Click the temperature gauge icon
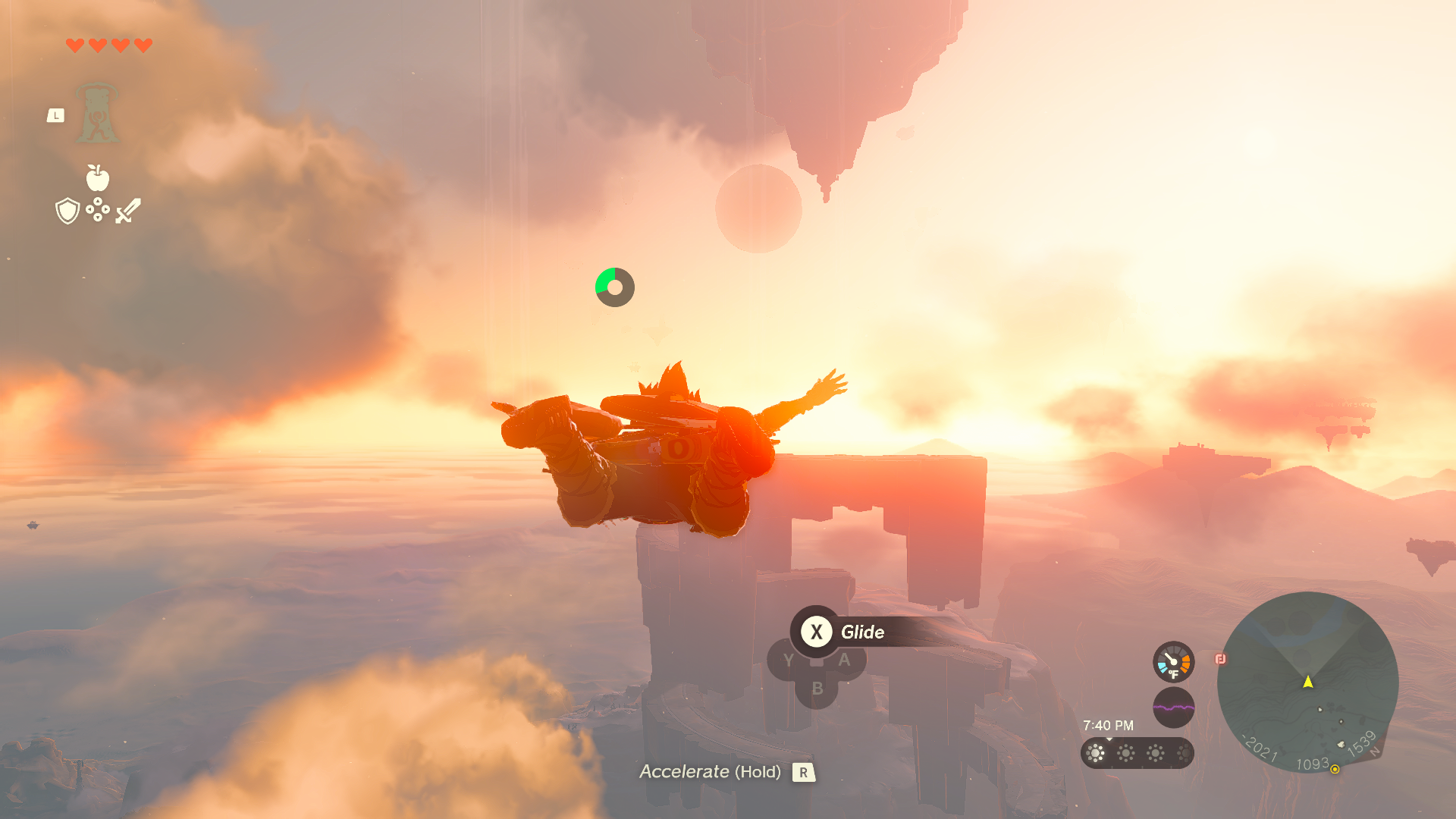 pyautogui.click(x=1173, y=662)
